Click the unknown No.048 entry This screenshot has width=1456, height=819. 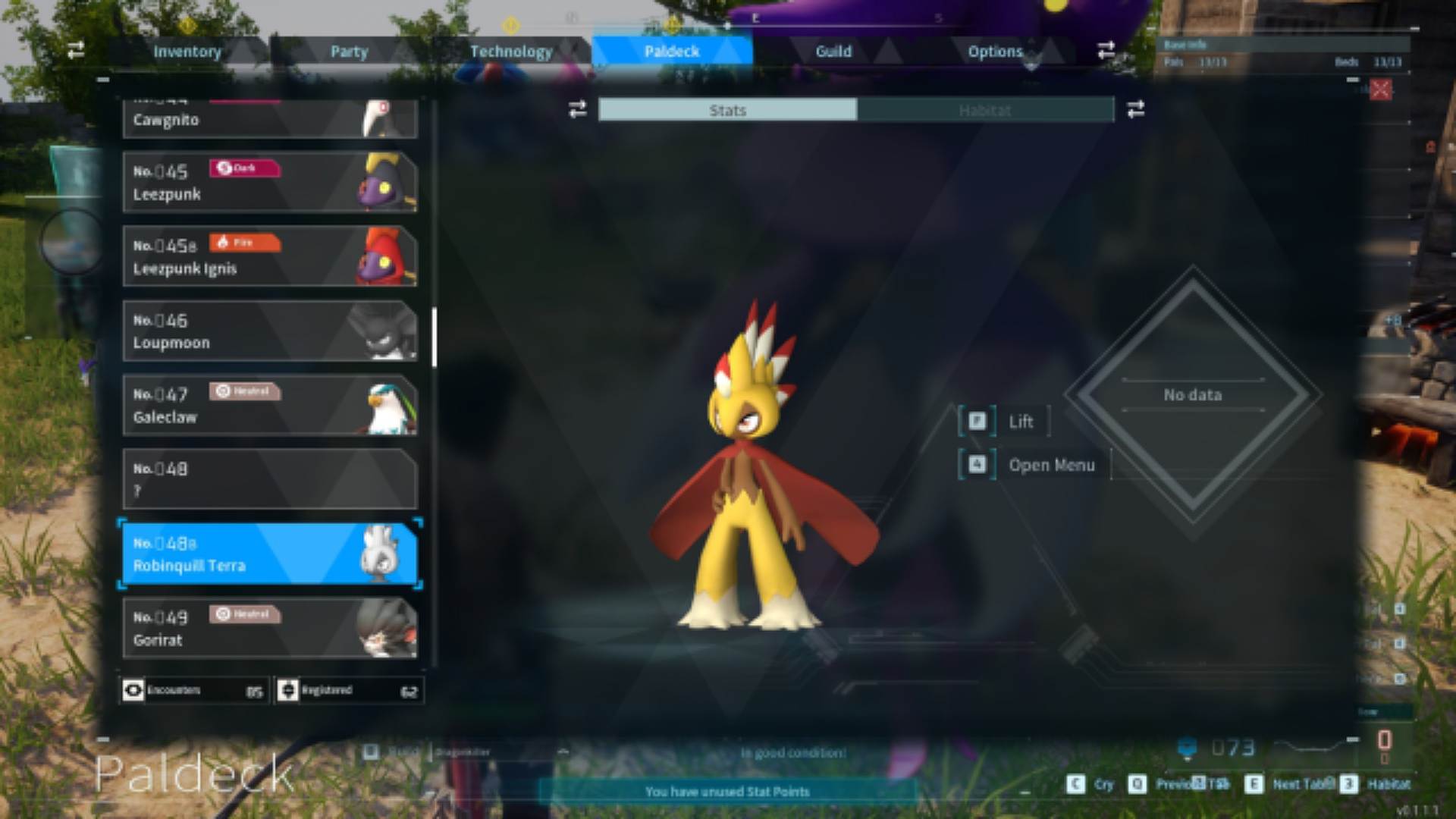tap(269, 479)
